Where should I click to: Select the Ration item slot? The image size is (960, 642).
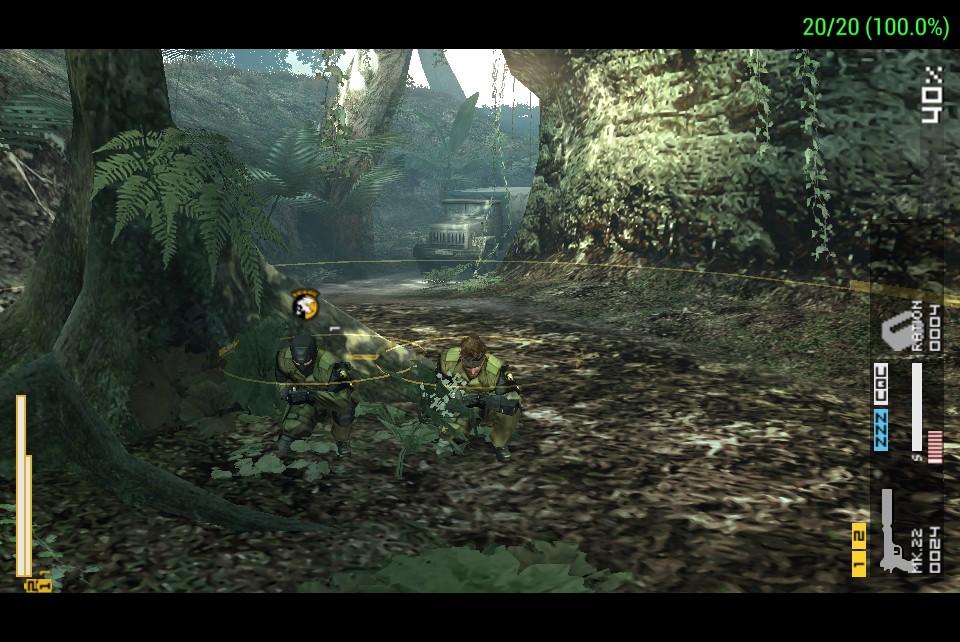click(910, 328)
